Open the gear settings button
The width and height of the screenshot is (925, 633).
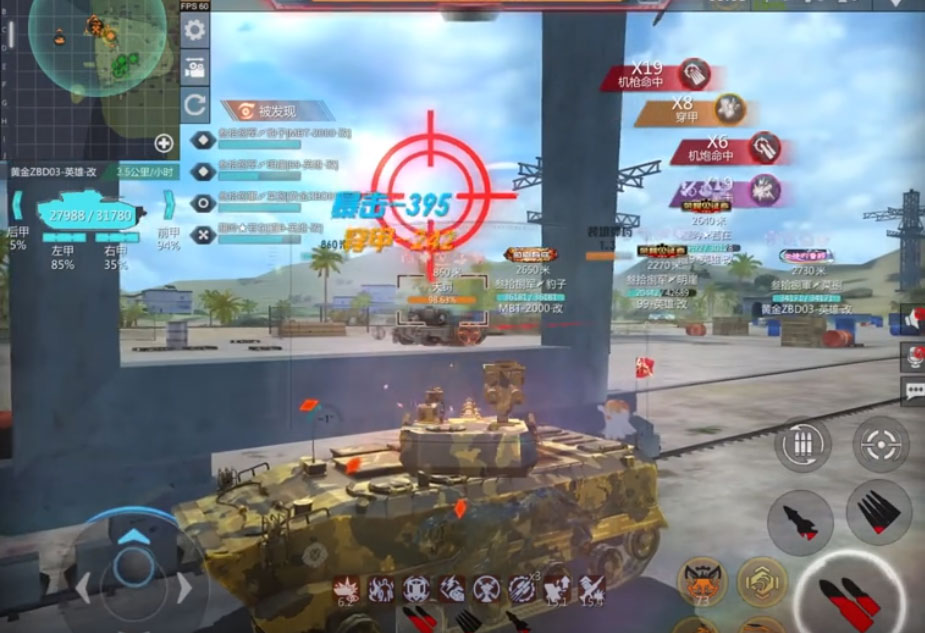tap(195, 31)
